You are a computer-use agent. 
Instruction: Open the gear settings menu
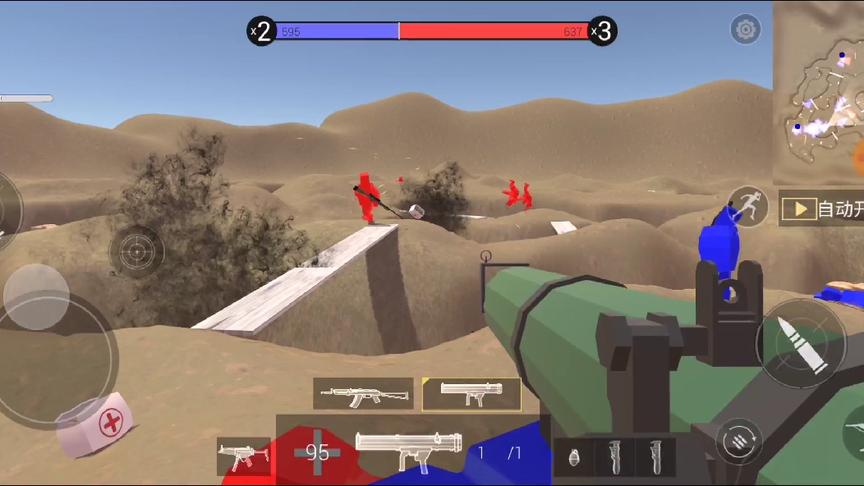coord(745,29)
